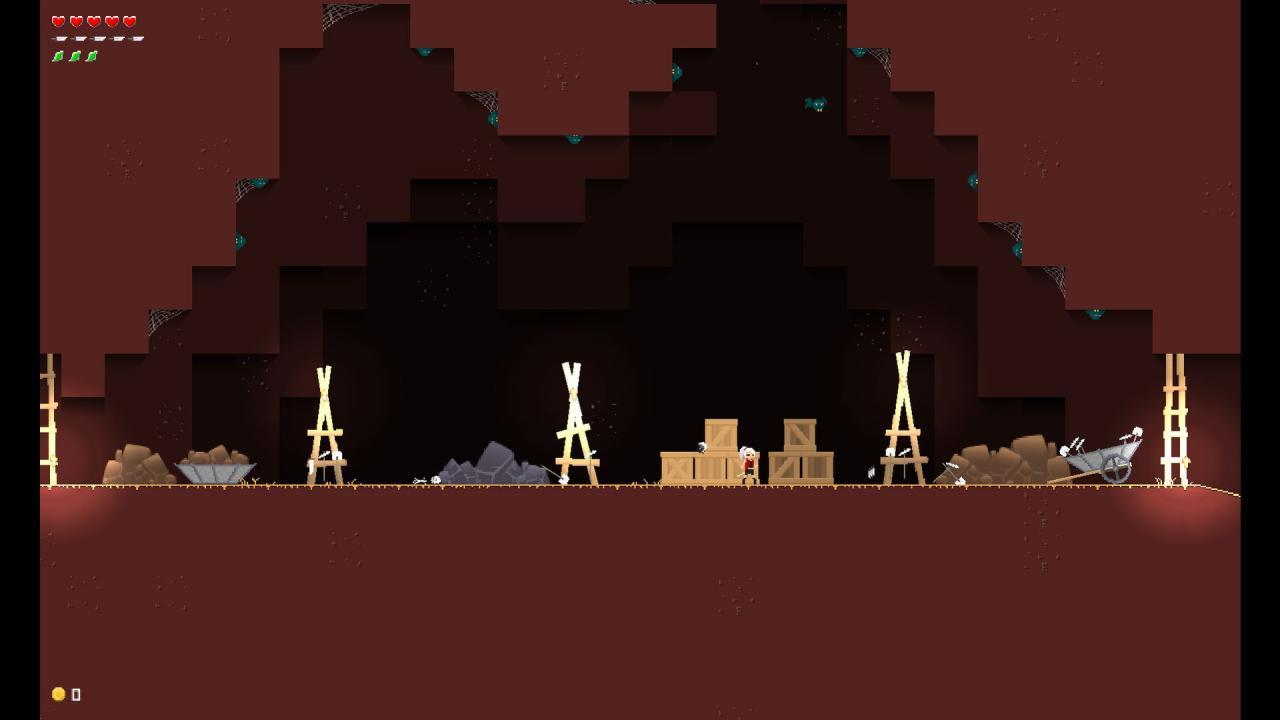Click the coin count number beside the coin
1280x720 pixels.
click(75, 693)
